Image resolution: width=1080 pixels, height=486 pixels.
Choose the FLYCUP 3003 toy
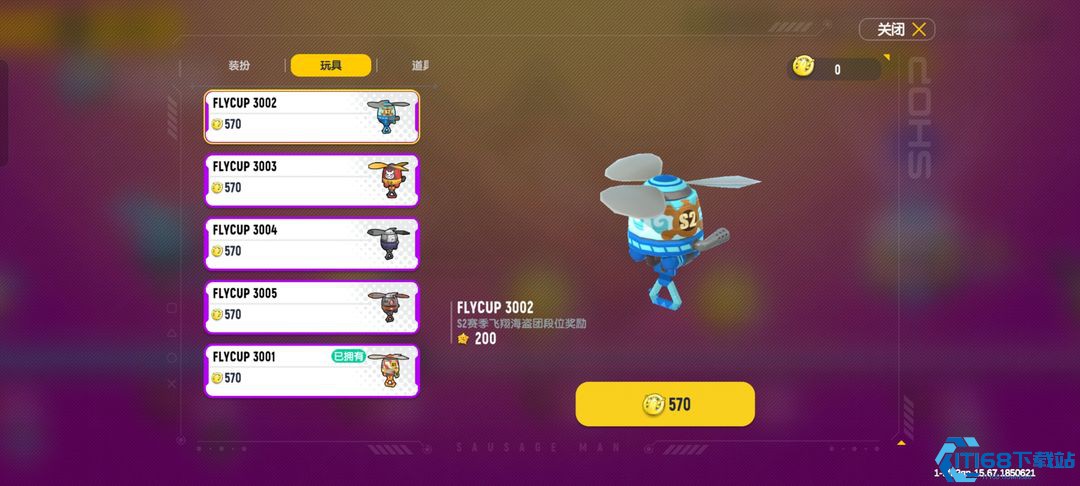click(x=311, y=180)
